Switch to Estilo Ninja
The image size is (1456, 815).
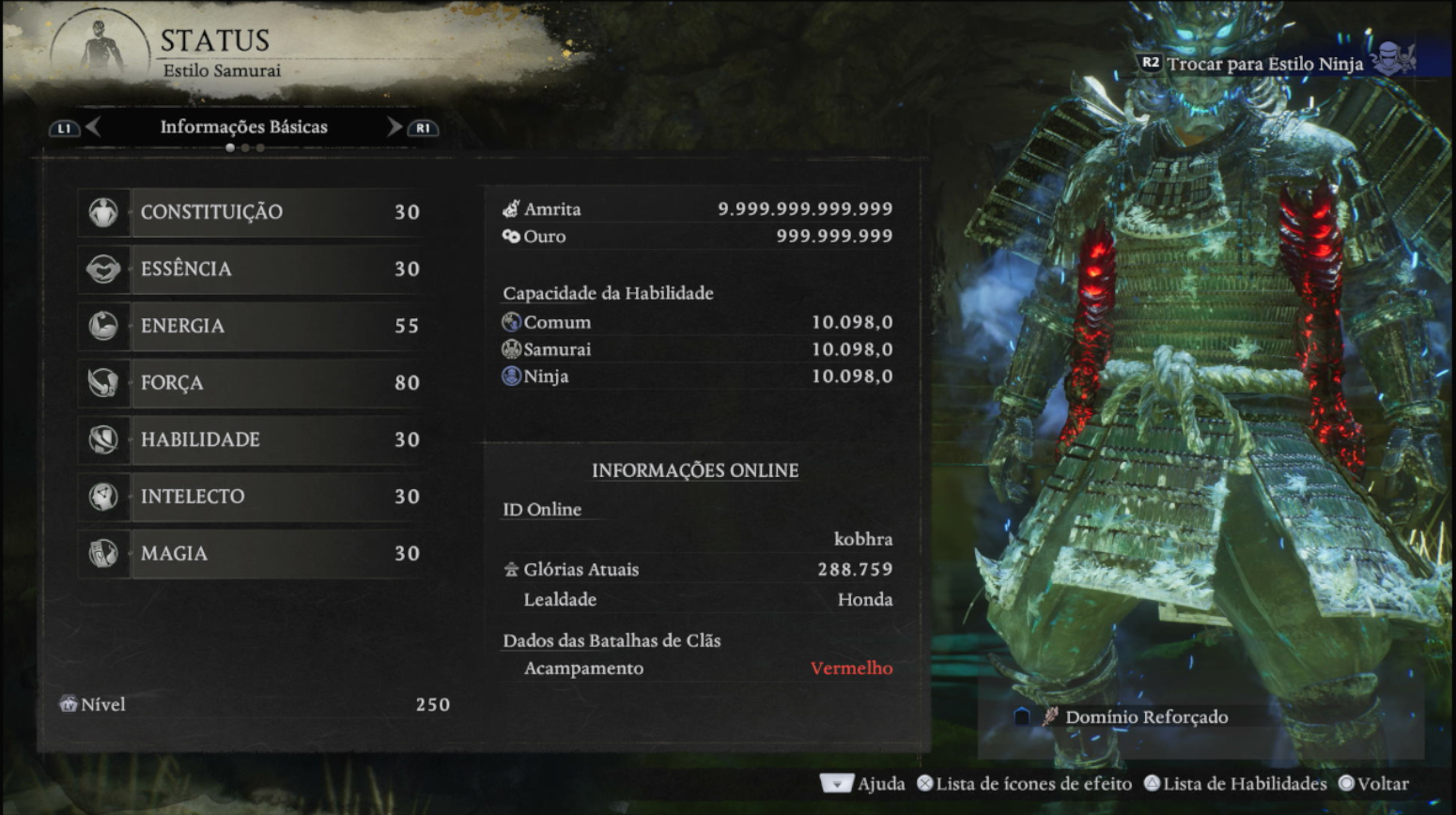1264,64
